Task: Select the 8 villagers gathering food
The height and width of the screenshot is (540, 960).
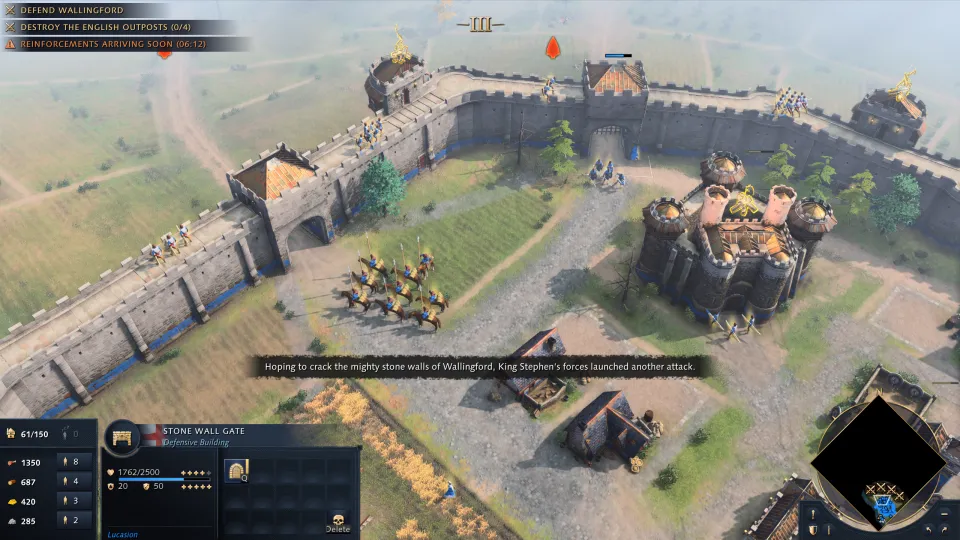Action: (74, 462)
